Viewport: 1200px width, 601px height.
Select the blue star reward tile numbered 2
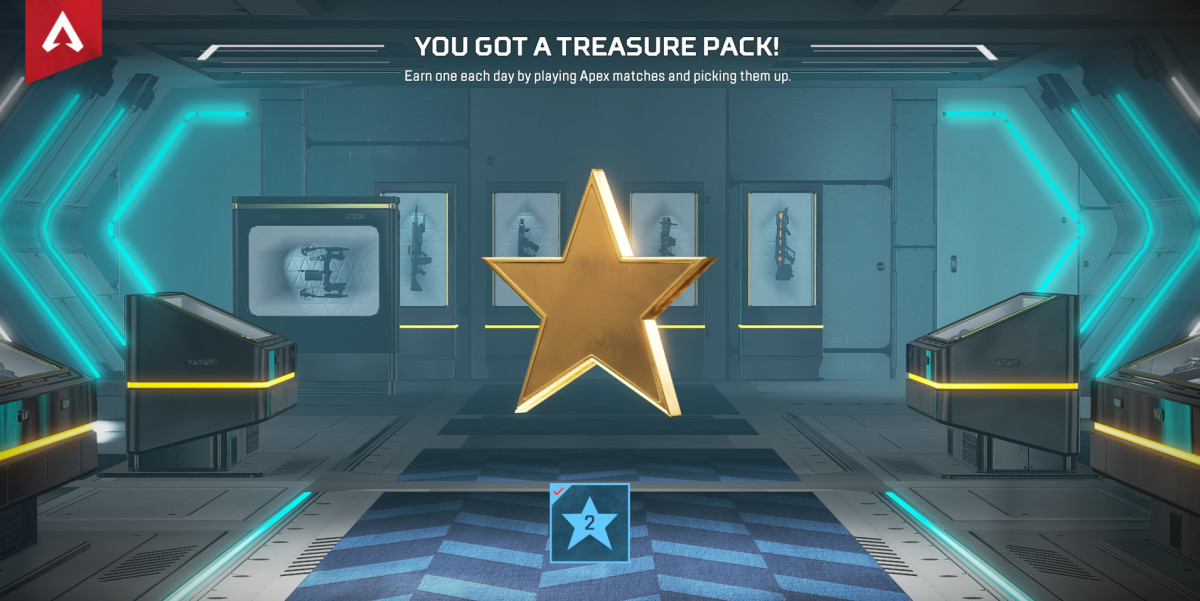pos(589,522)
